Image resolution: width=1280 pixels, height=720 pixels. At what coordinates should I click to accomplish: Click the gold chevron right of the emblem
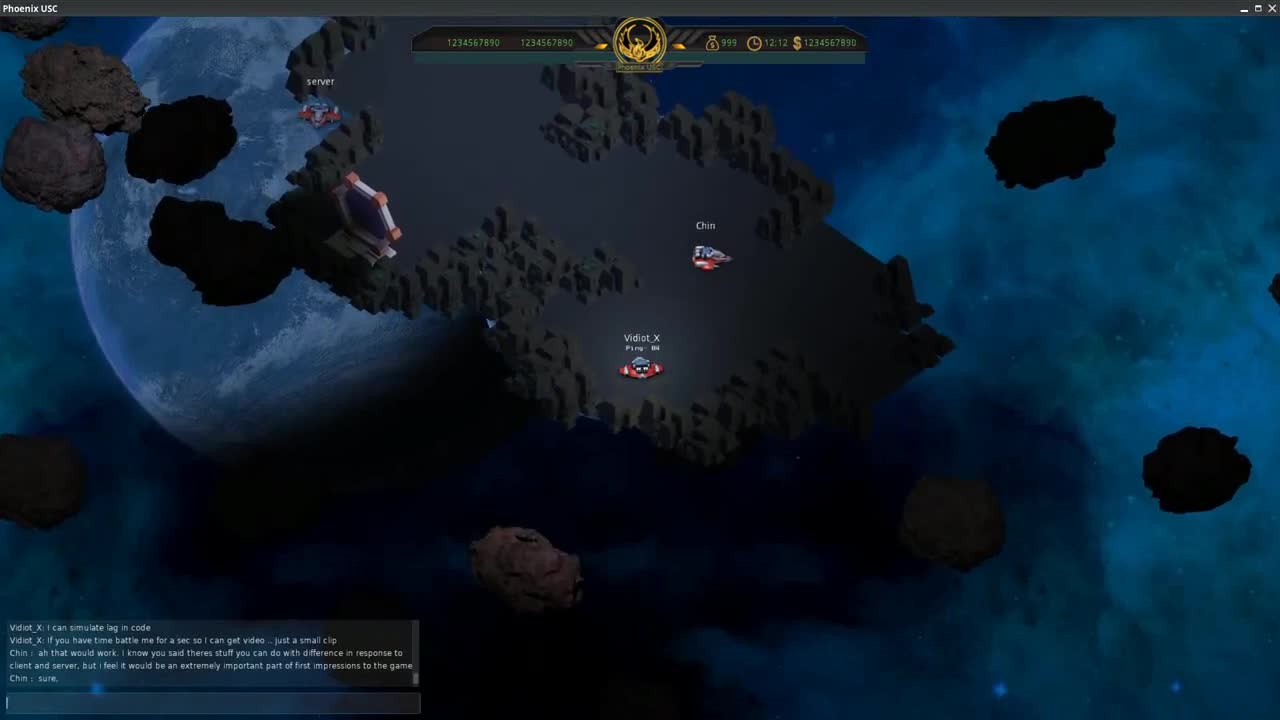tap(679, 44)
